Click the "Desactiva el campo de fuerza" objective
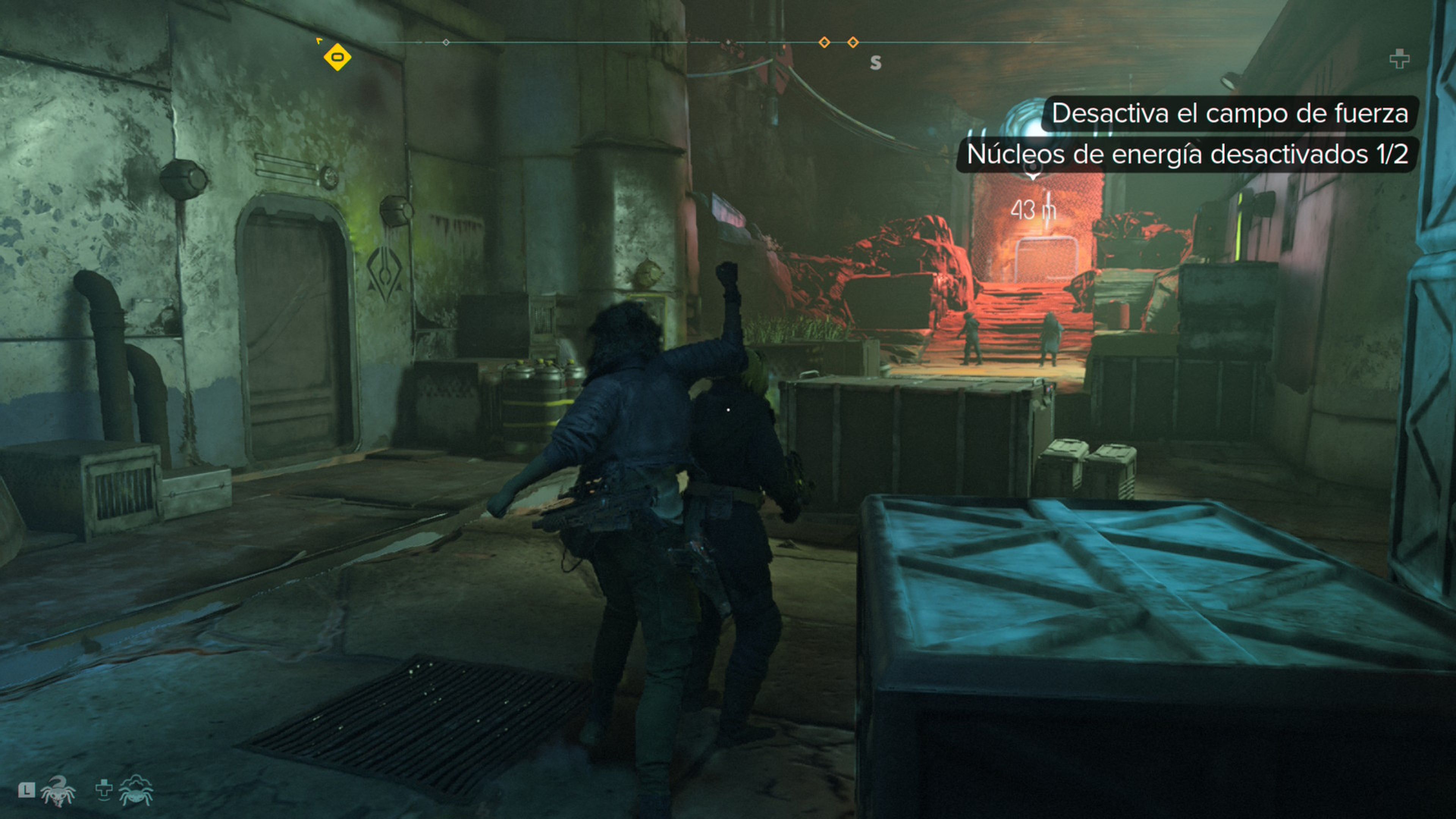1456x819 pixels. (x=1229, y=114)
